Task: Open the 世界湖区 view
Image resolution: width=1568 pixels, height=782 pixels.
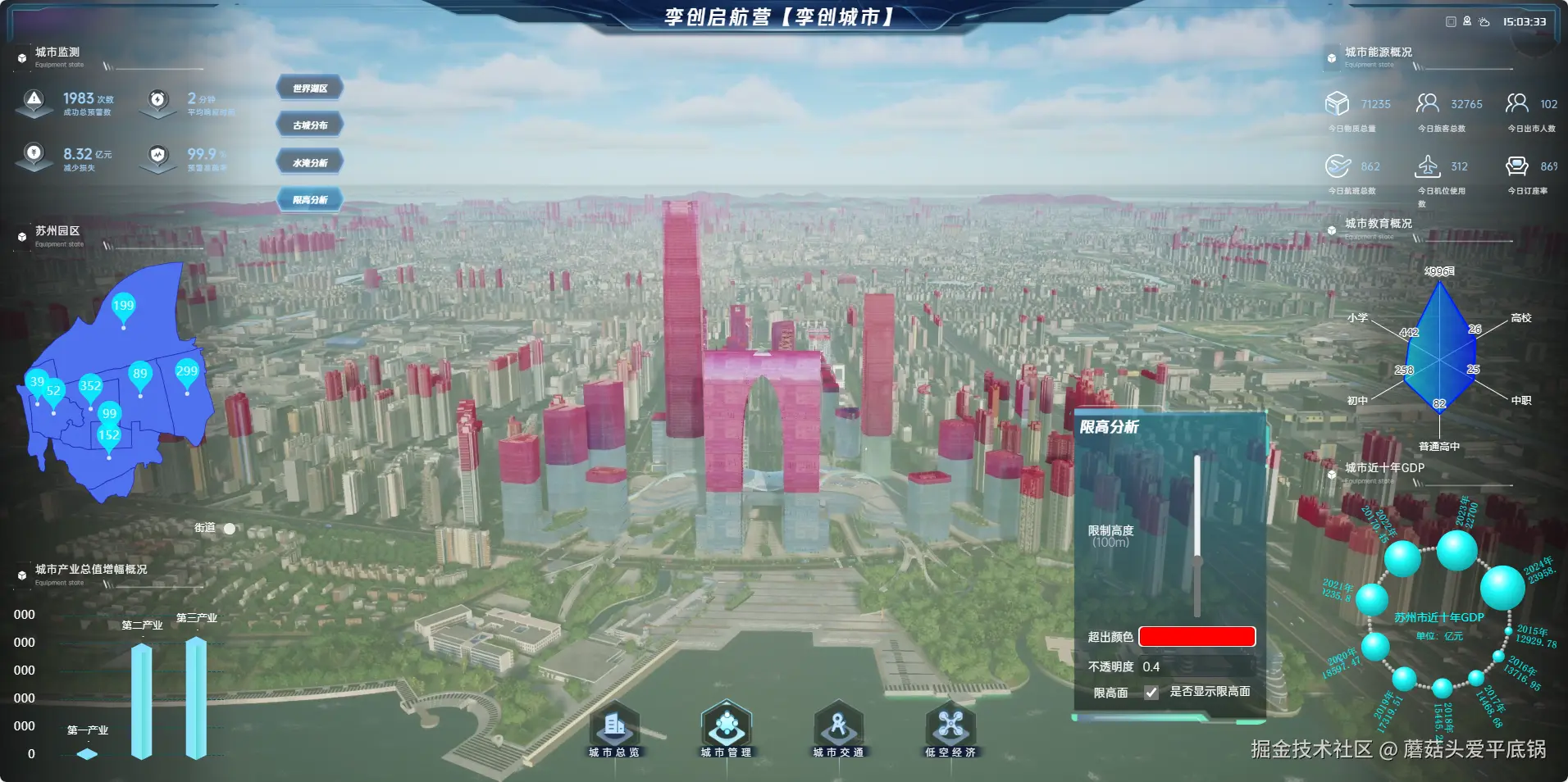Action: click(310, 89)
